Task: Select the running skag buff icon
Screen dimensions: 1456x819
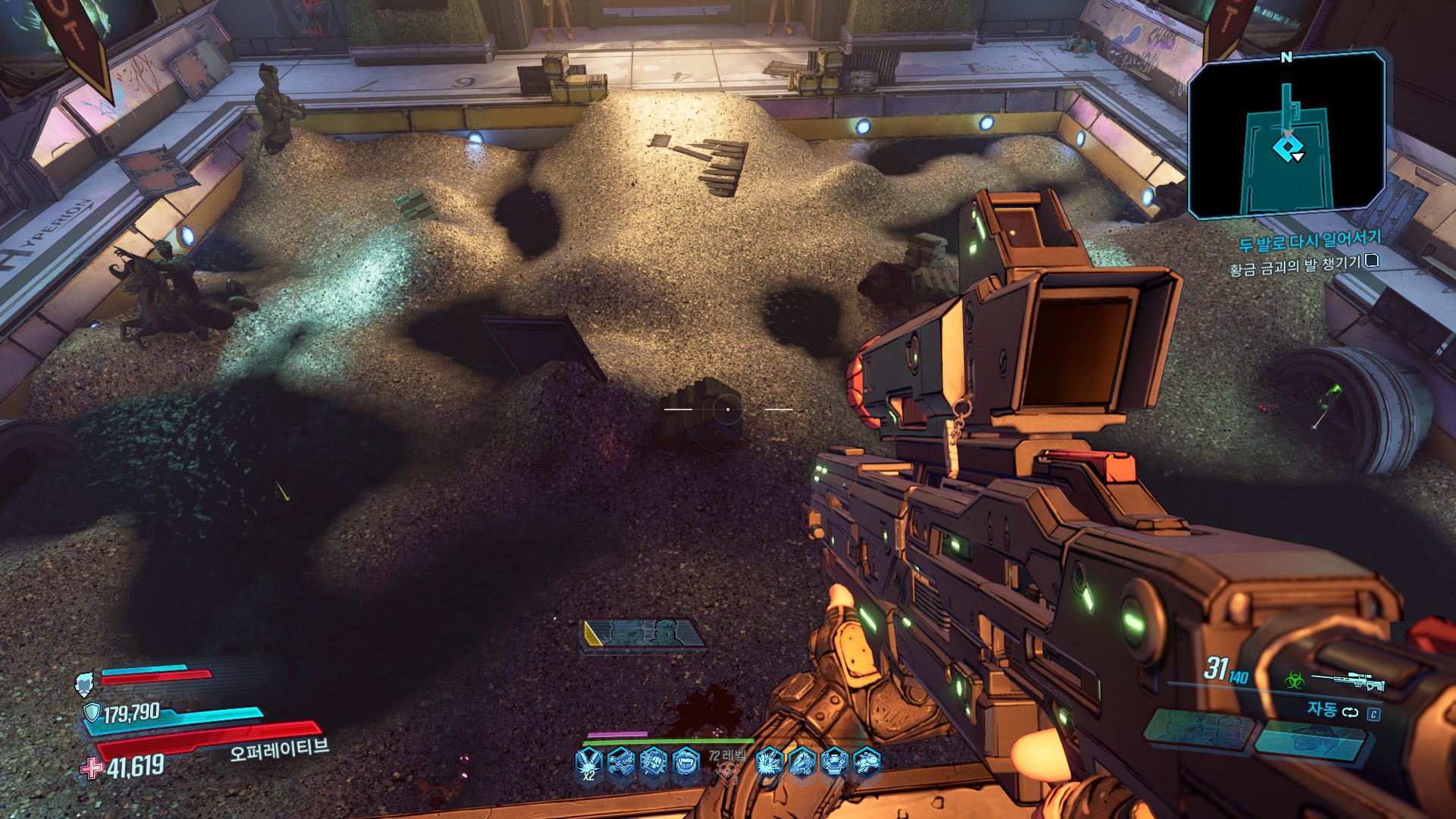Action: coord(867,761)
